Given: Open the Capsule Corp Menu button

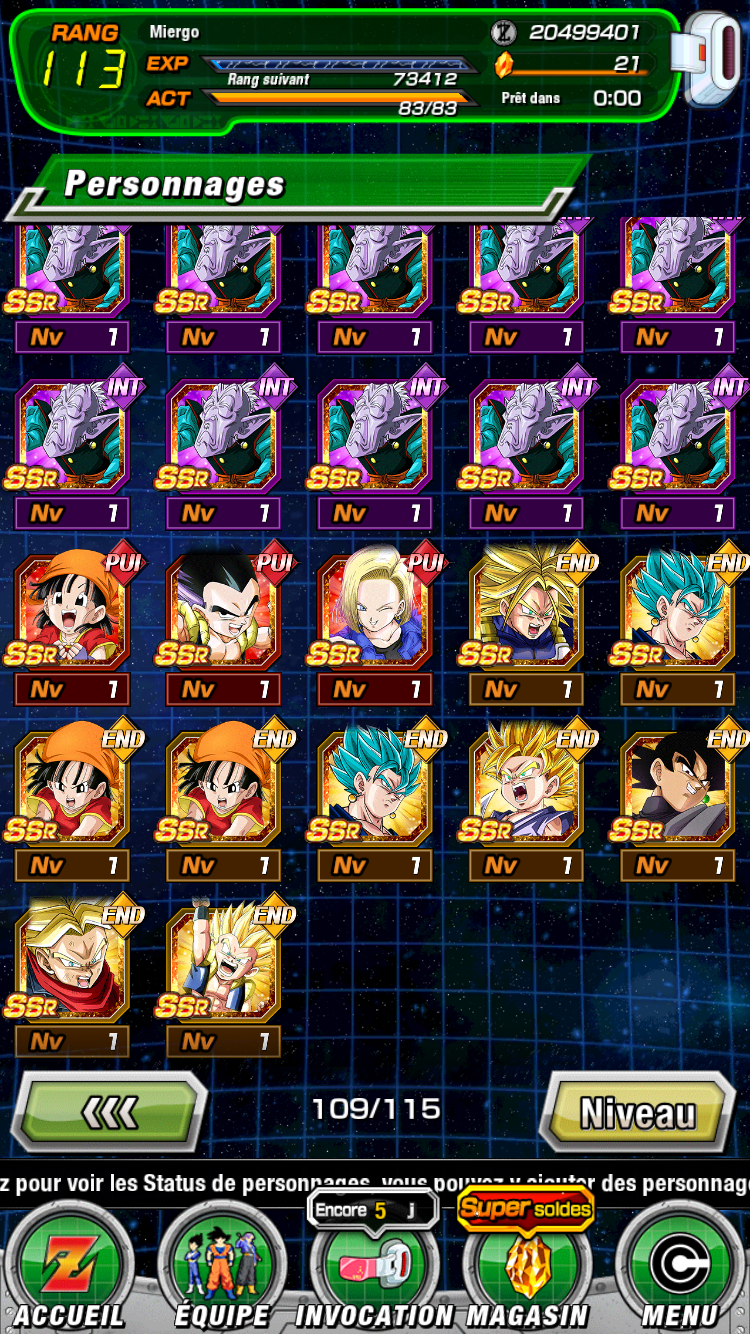Looking at the screenshot, I should click(x=679, y=1265).
